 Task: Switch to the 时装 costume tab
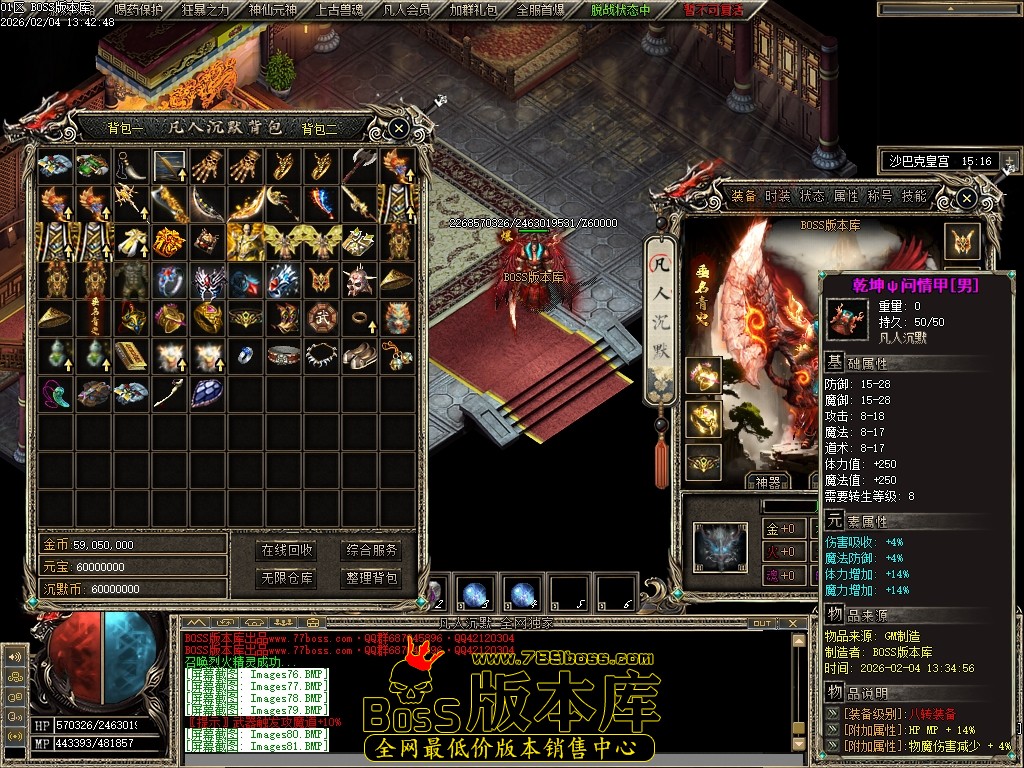tap(777, 196)
